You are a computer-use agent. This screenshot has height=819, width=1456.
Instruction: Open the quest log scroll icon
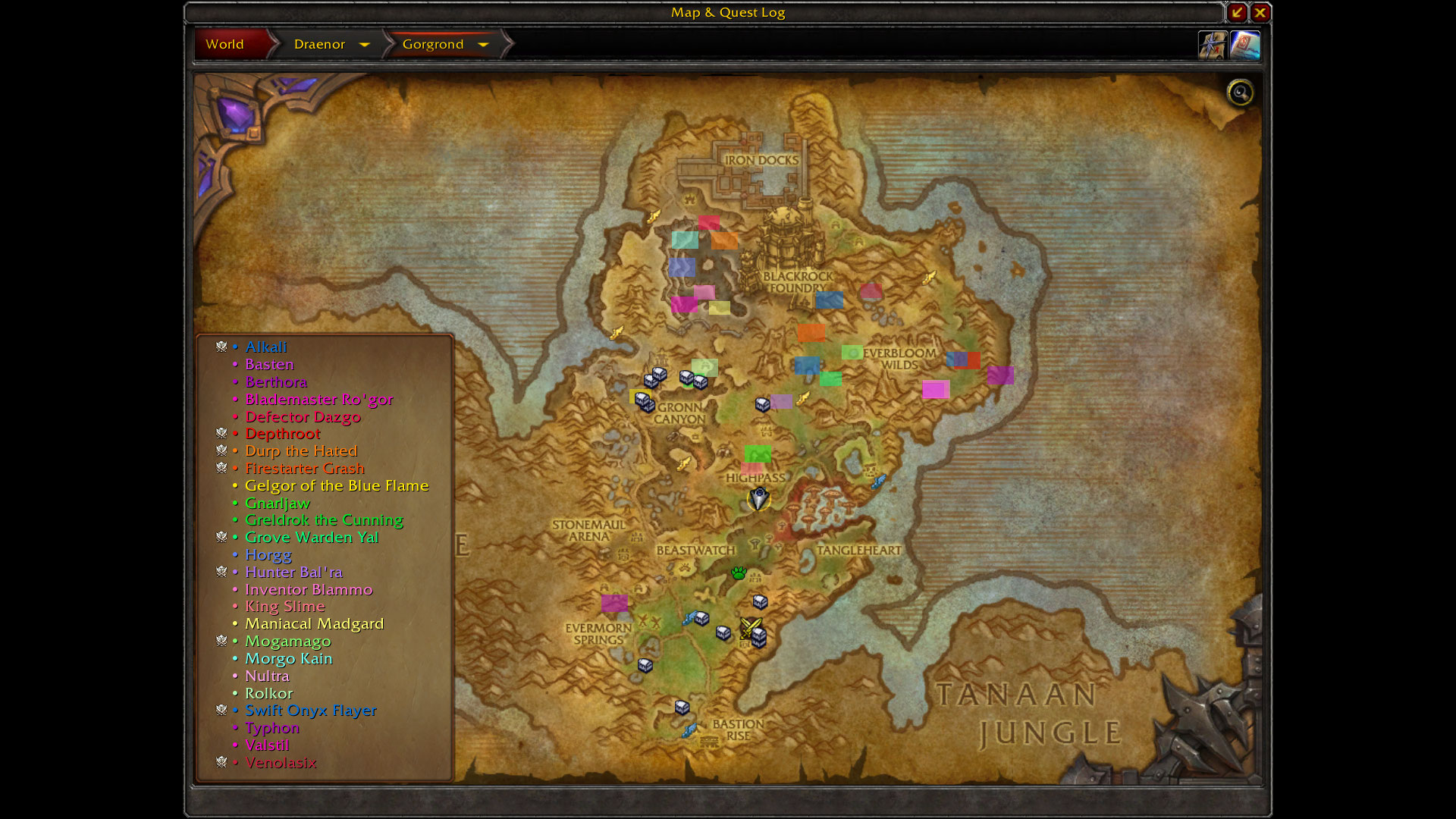tap(1244, 45)
